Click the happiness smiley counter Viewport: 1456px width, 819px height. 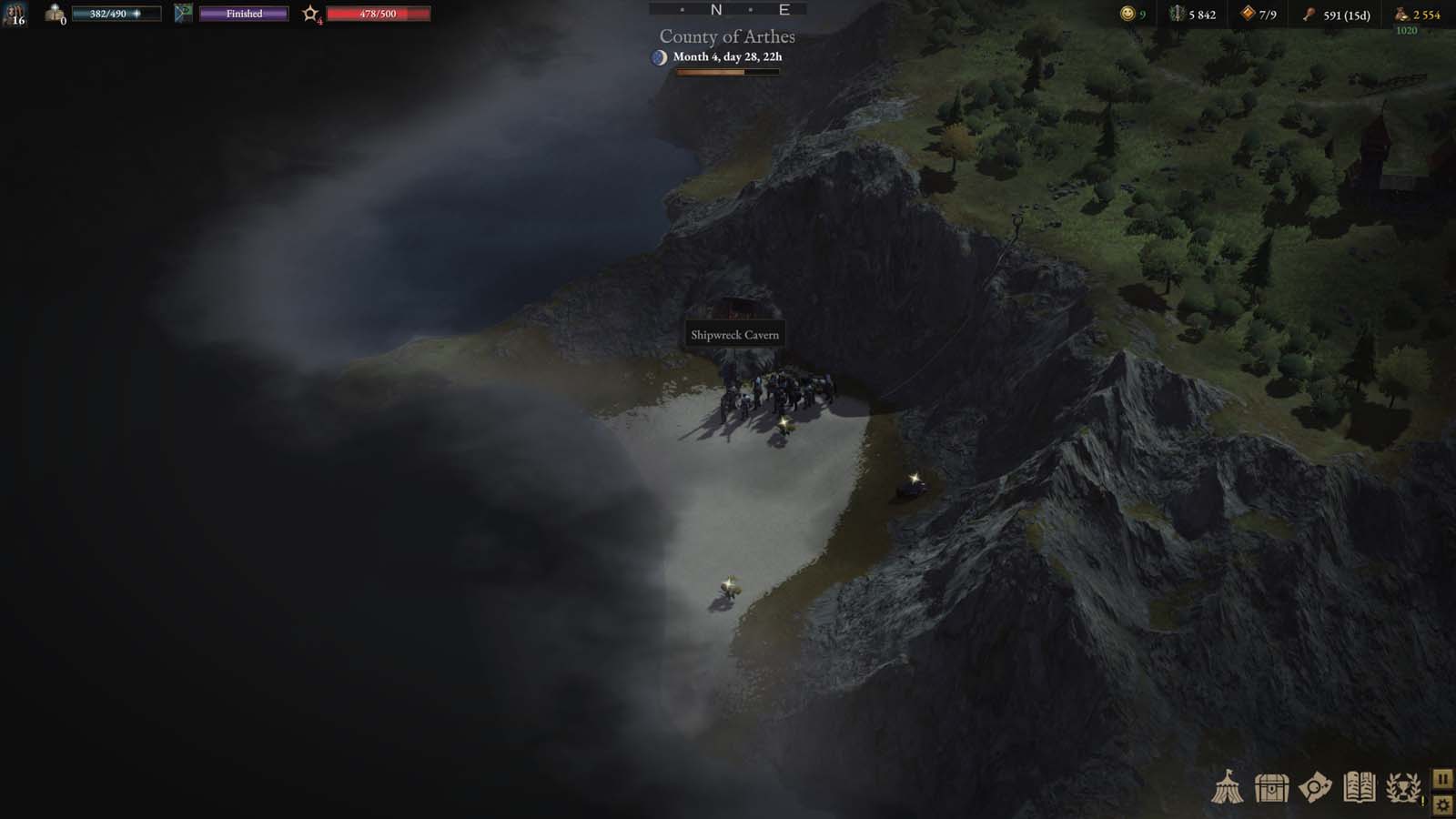pos(1126,15)
